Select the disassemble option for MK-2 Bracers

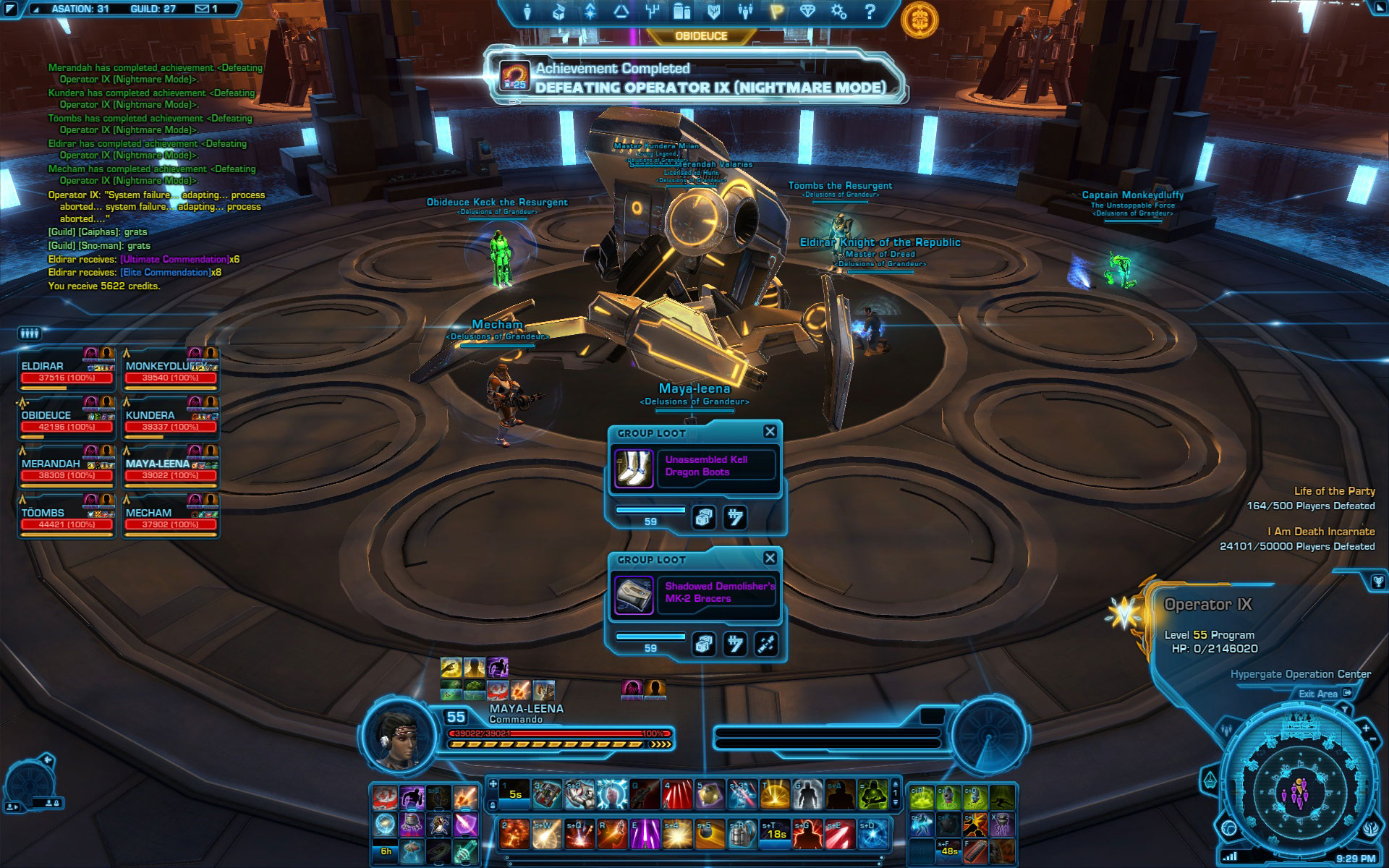(766, 644)
